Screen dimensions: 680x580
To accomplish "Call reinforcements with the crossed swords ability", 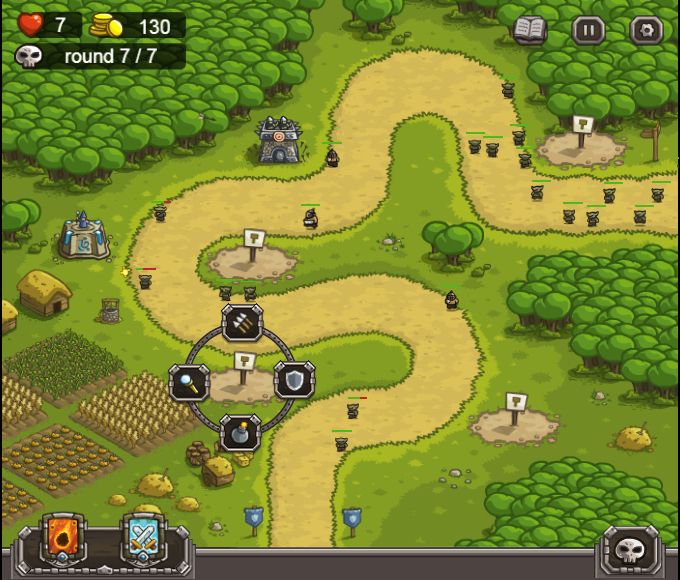I will click(141, 540).
